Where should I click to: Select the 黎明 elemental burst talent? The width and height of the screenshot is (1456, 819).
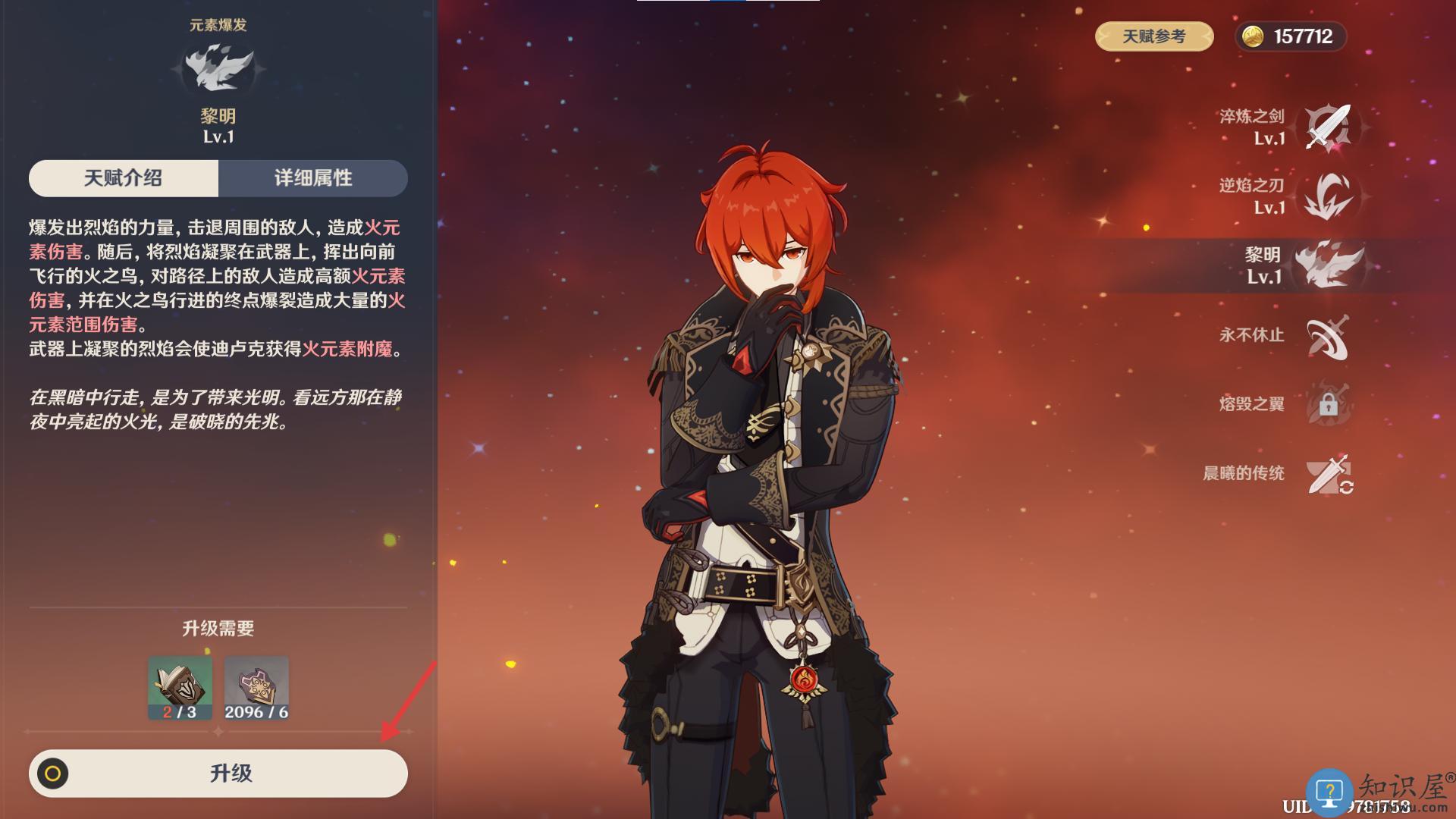pos(1328,265)
